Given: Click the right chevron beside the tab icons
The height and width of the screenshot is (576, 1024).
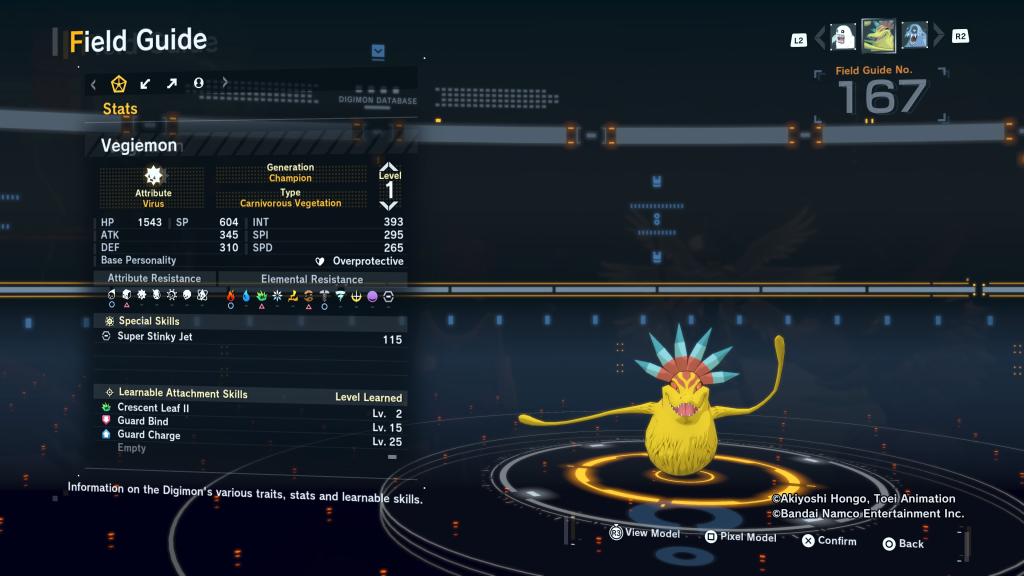Looking at the screenshot, I should tap(225, 84).
